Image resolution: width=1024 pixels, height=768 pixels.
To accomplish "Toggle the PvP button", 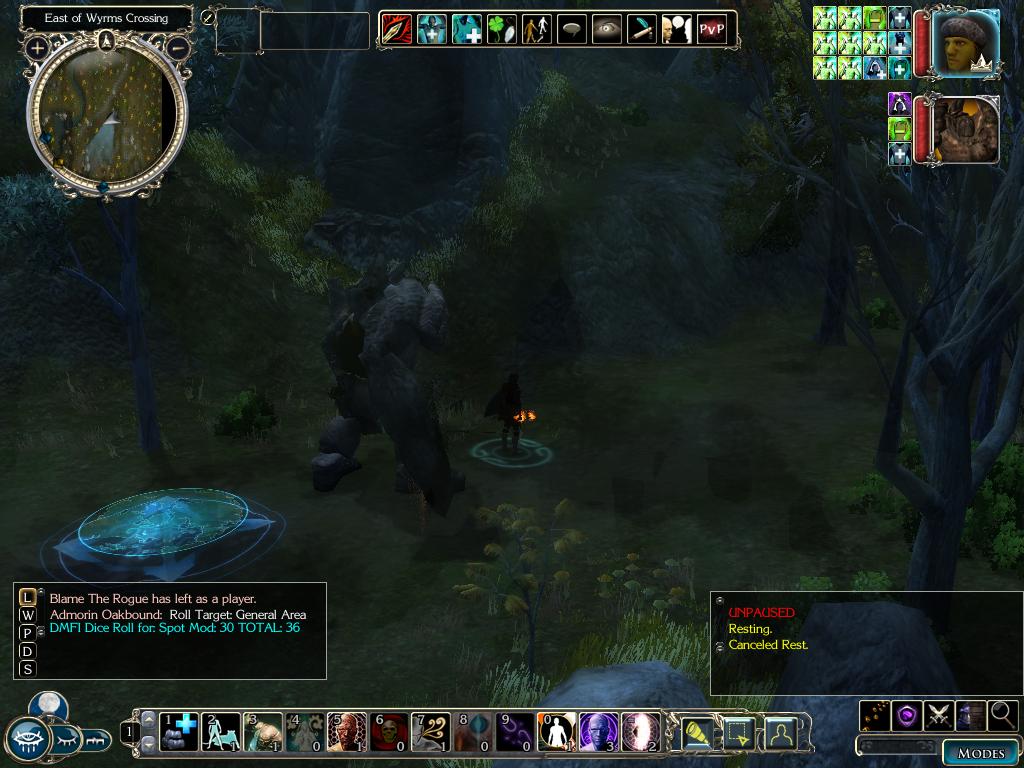I will [x=711, y=29].
